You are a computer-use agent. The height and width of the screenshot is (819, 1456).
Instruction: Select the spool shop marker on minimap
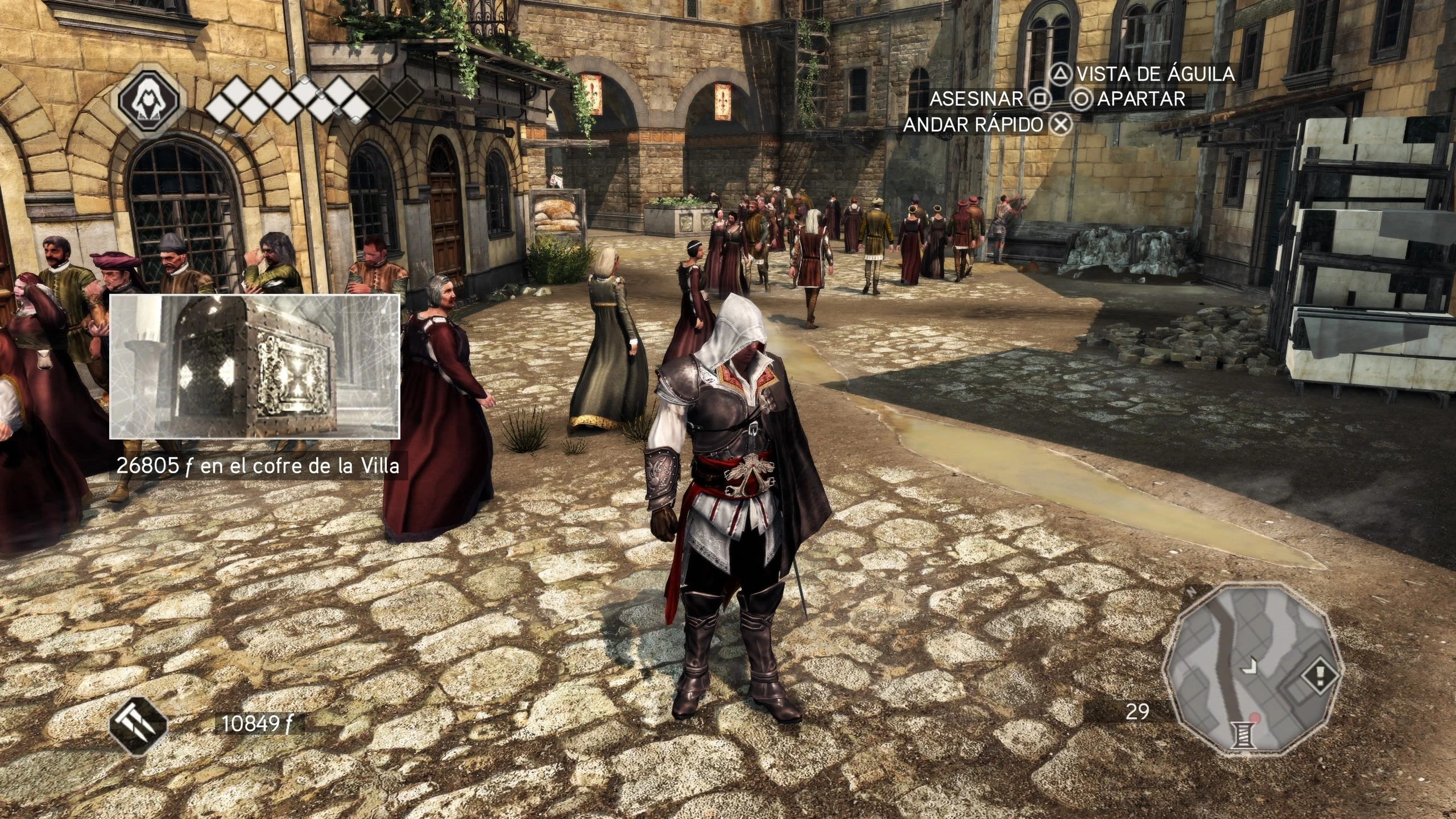[1244, 736]
